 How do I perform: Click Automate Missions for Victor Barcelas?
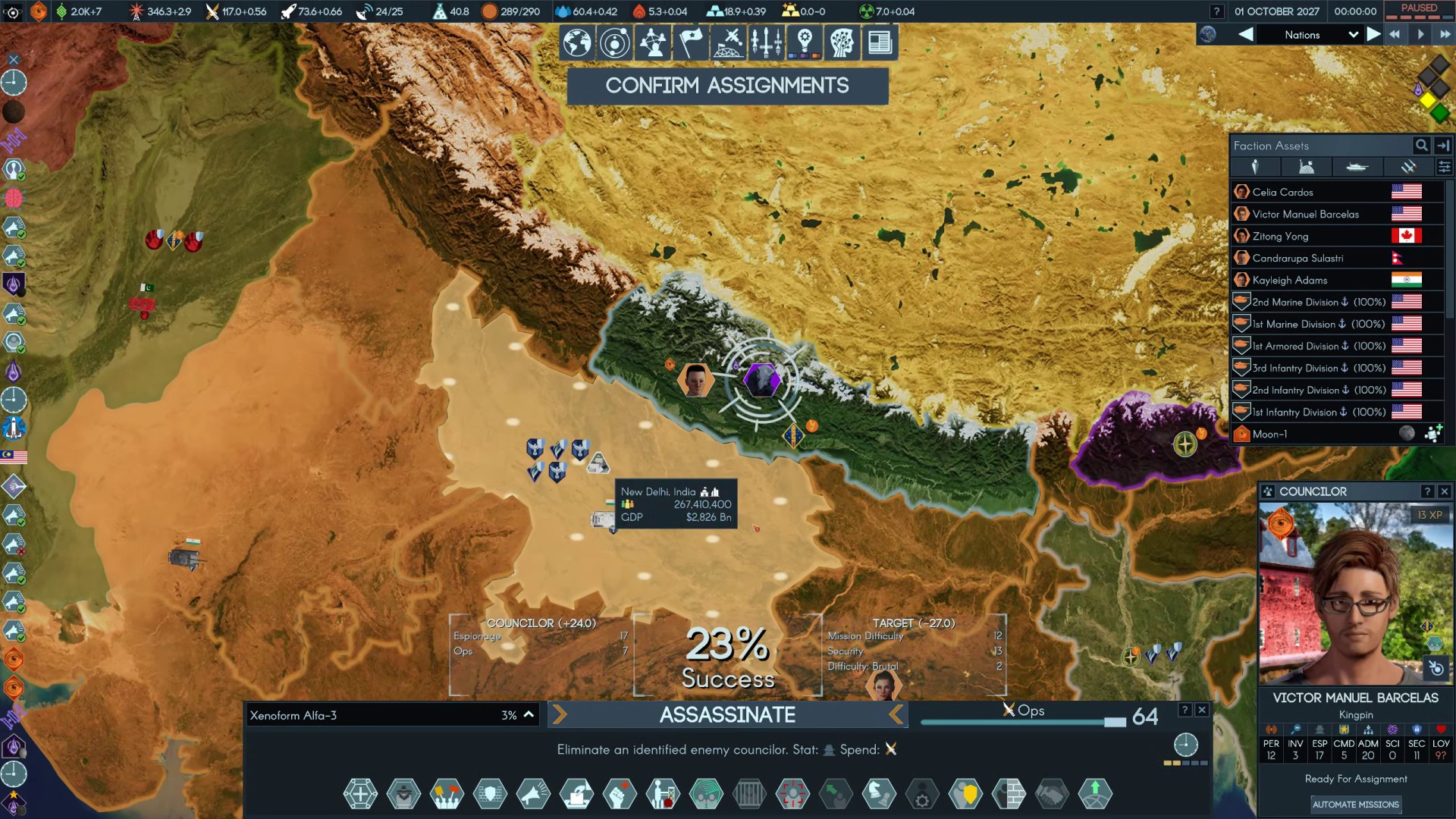[x=1355, y=805]
